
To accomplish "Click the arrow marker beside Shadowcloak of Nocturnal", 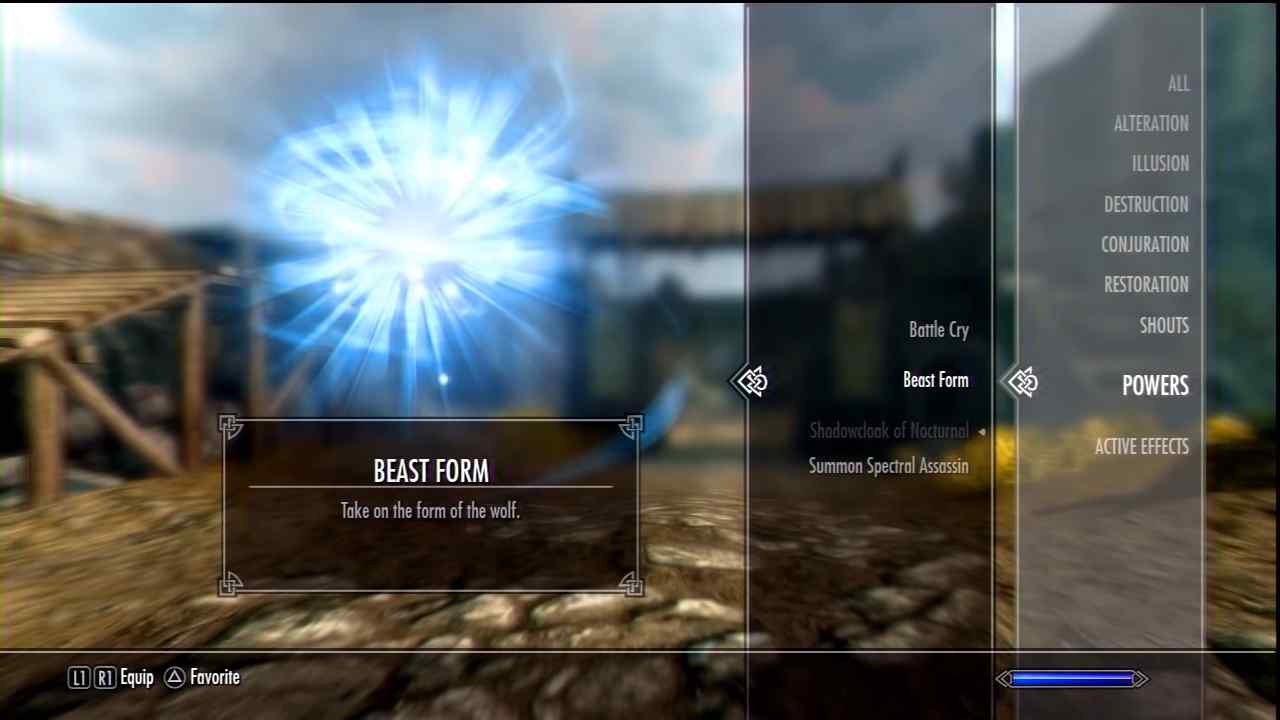I will 982,431.
